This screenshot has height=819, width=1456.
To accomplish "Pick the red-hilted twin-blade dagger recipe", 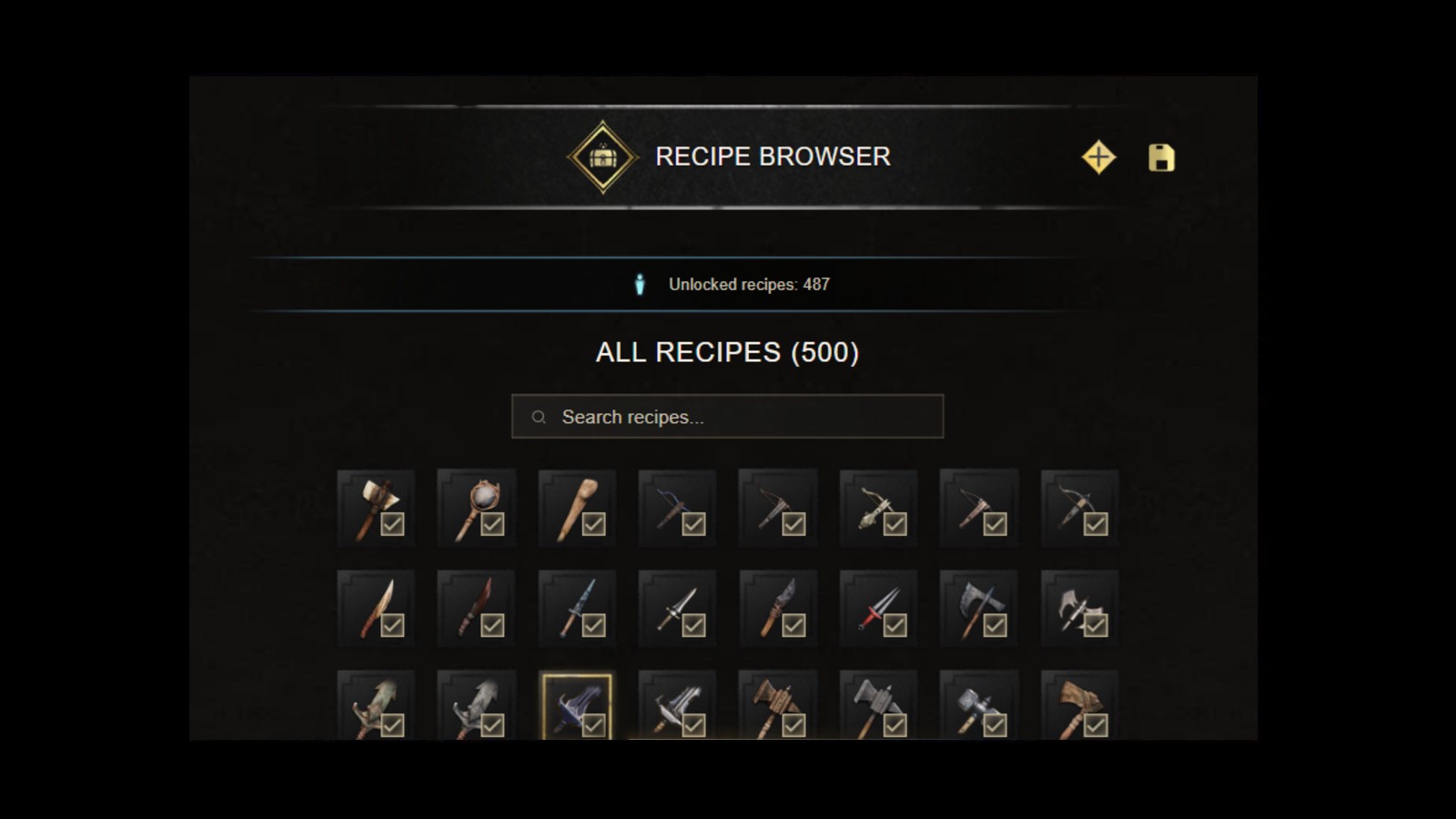I will 878,608.
